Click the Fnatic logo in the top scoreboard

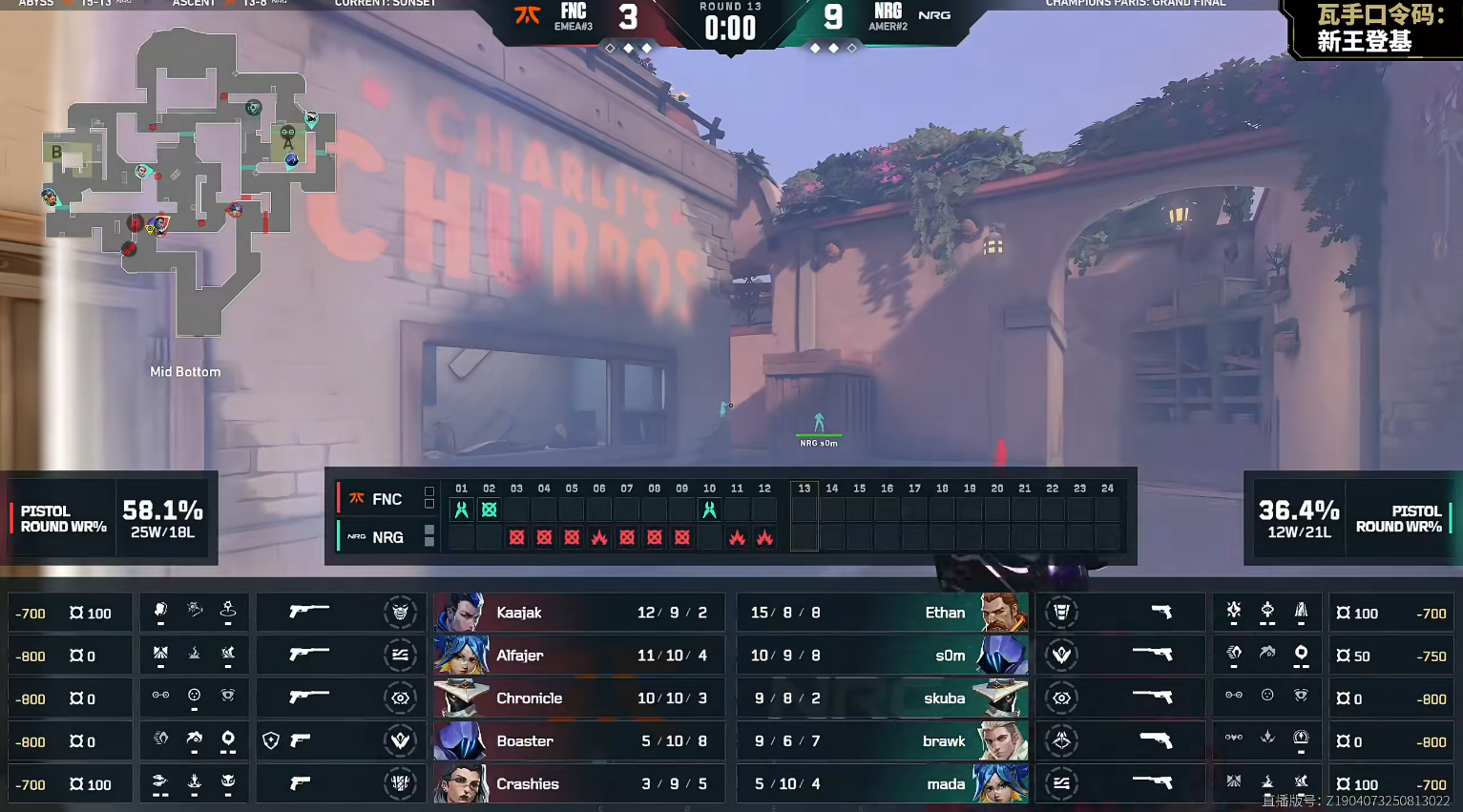pyautogui.click(x=528, y=15)
